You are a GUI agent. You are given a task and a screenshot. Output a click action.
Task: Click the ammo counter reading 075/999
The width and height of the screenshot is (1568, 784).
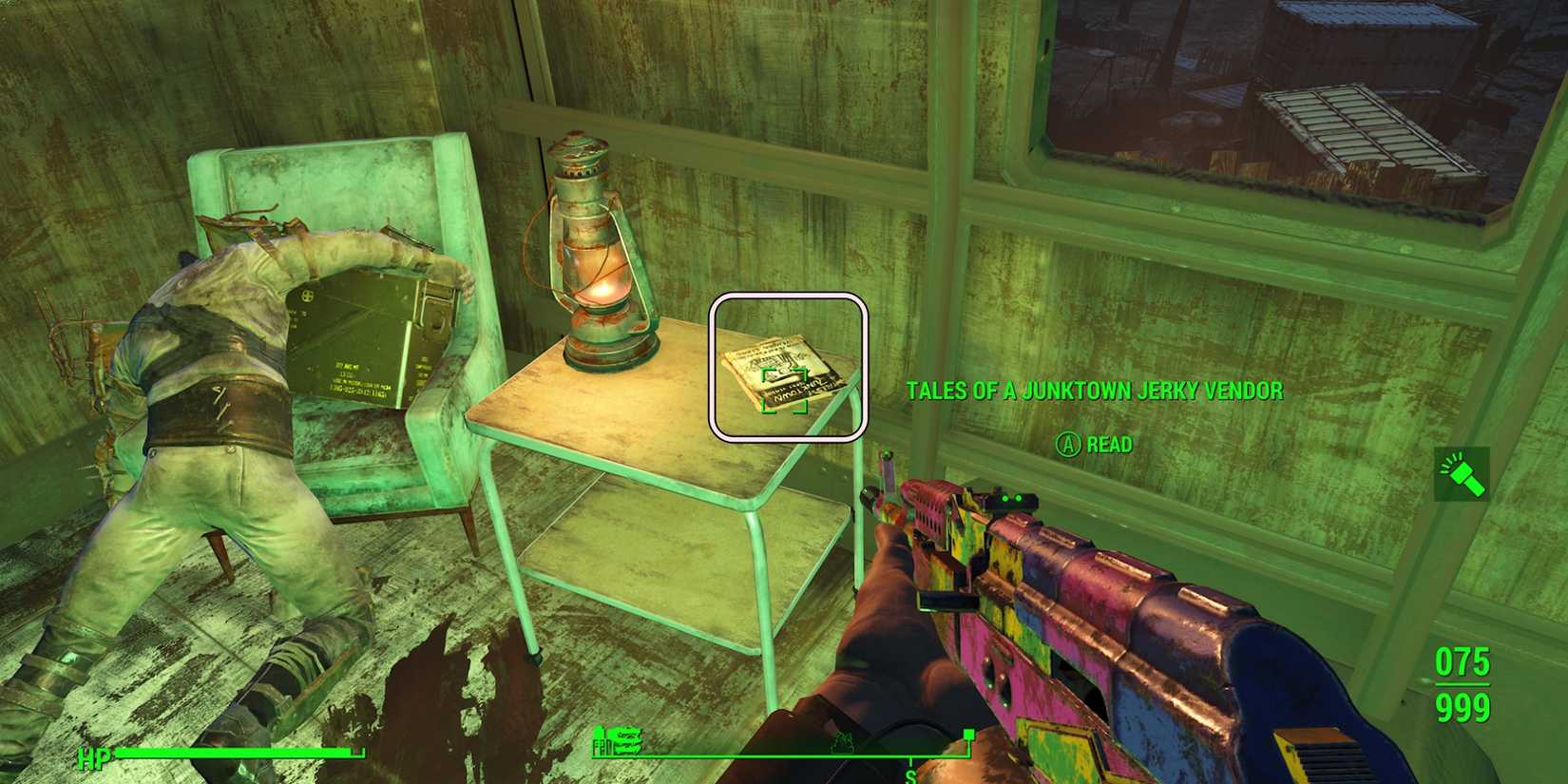point(1463,686)
